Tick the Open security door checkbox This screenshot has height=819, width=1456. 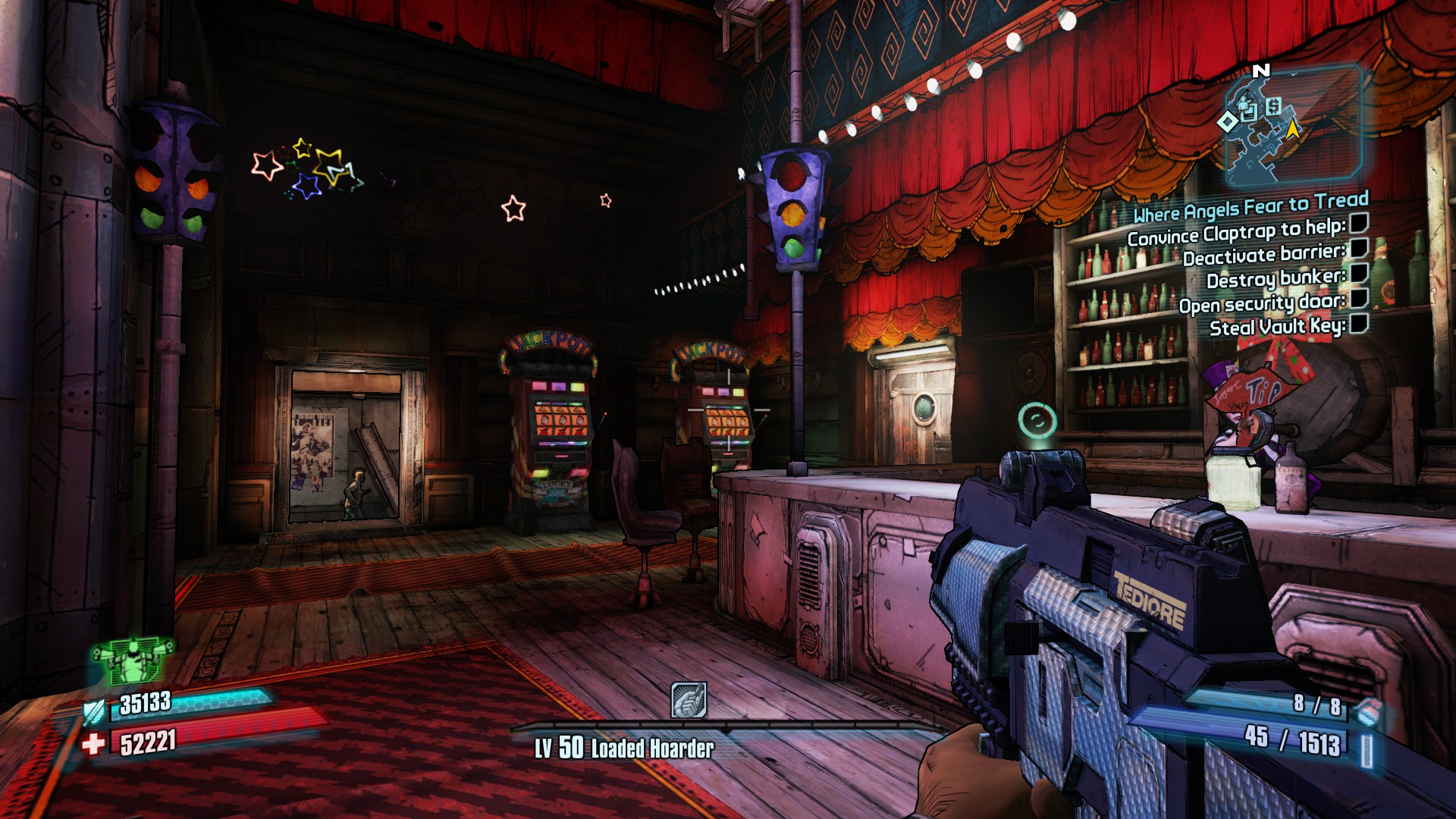tap(1359, 297)
